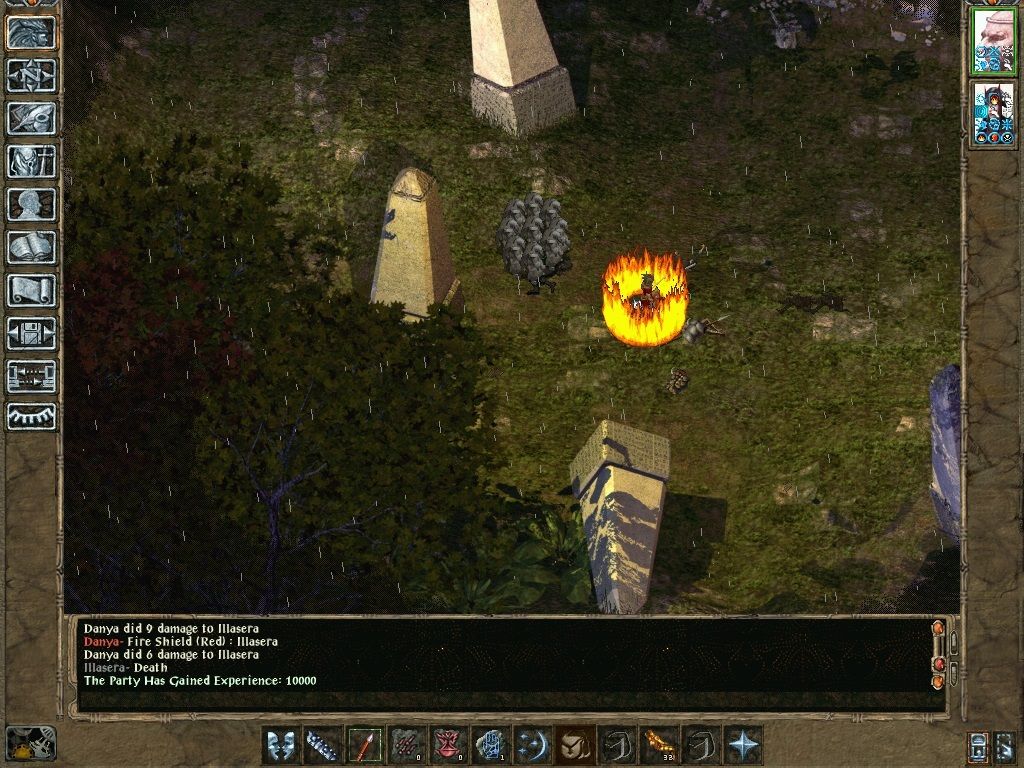Image resolution: width=1024 pixels, height=768 pixels.
Task: Use the orange quick item with 32 charges
Action: pos(659,745)
